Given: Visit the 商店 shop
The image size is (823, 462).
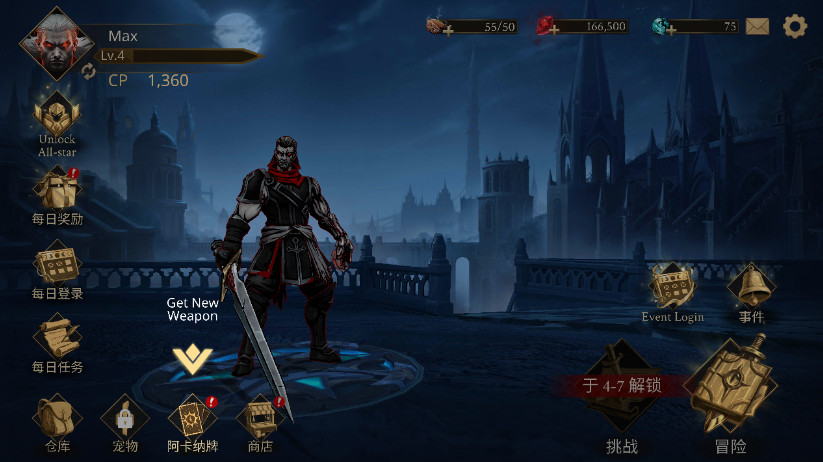Looking at the screenshot, I should (260, 420).
